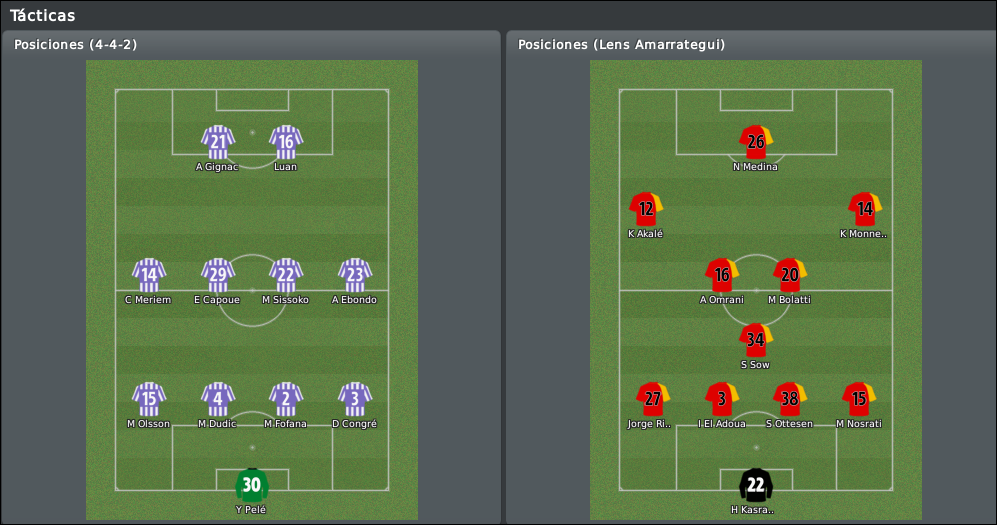
Task: Pick K Monnet's number 14 red shirt
Action: point(865,209)
